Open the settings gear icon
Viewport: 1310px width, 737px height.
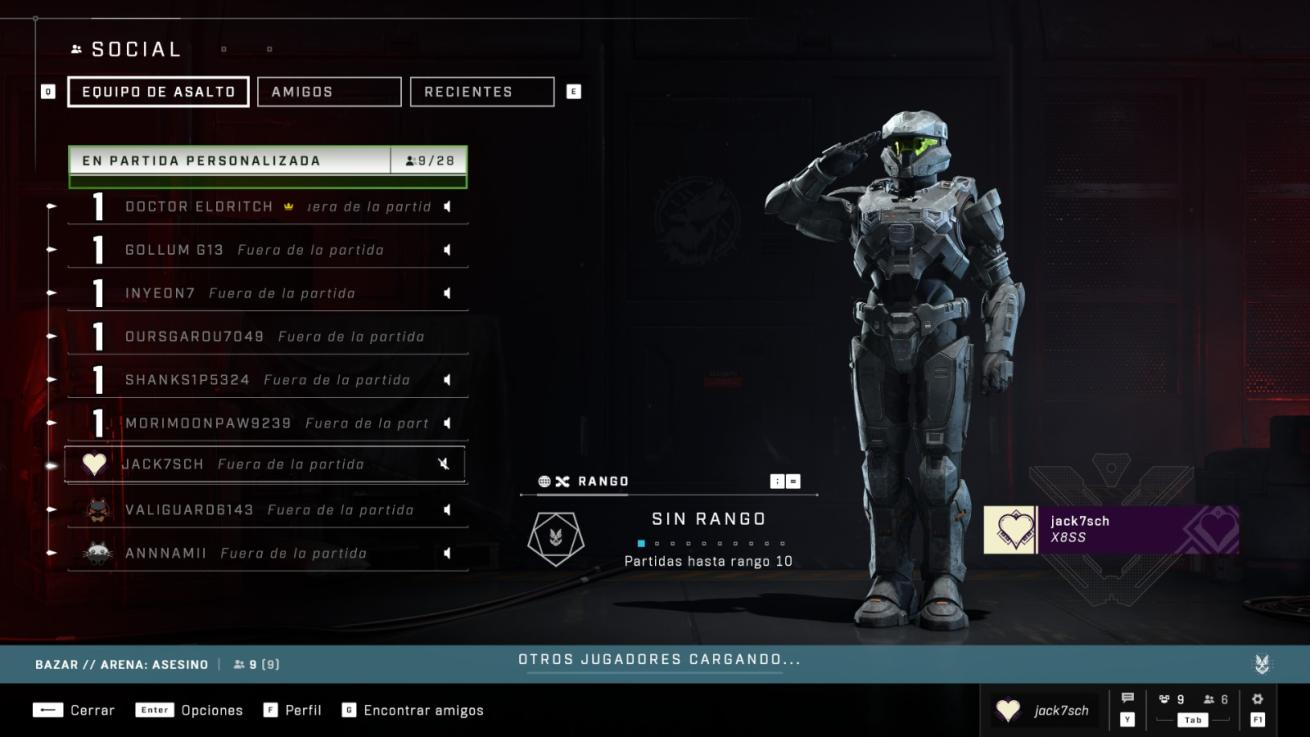[x=1257, y=700]
